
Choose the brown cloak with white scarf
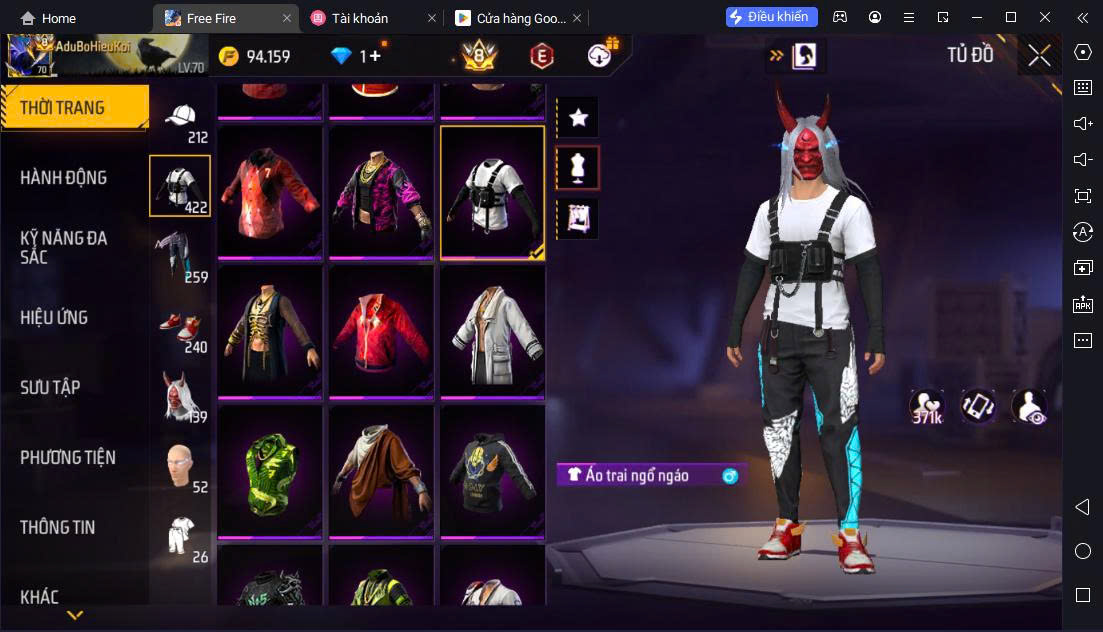[381, 472]
